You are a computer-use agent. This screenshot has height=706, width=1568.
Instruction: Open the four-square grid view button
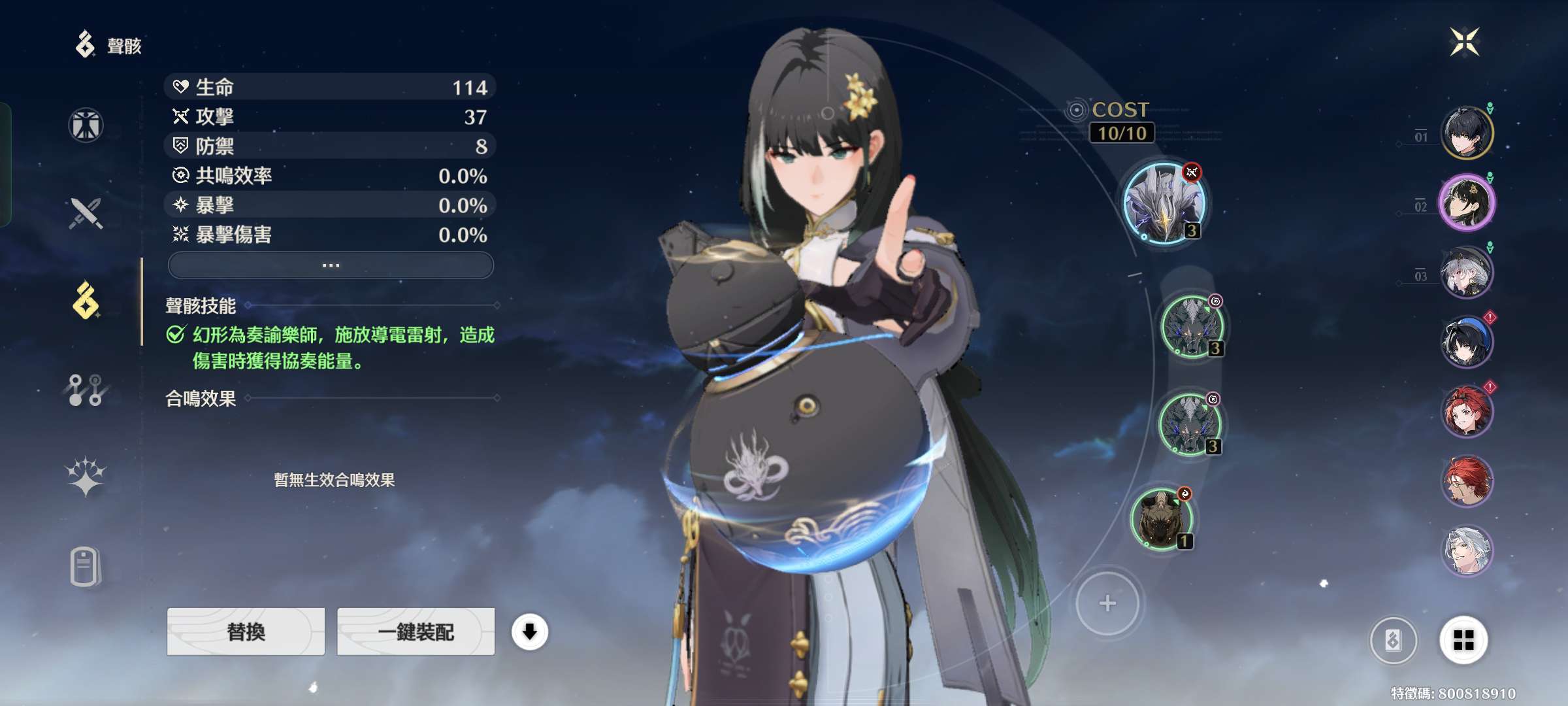tap(1463, 641)
